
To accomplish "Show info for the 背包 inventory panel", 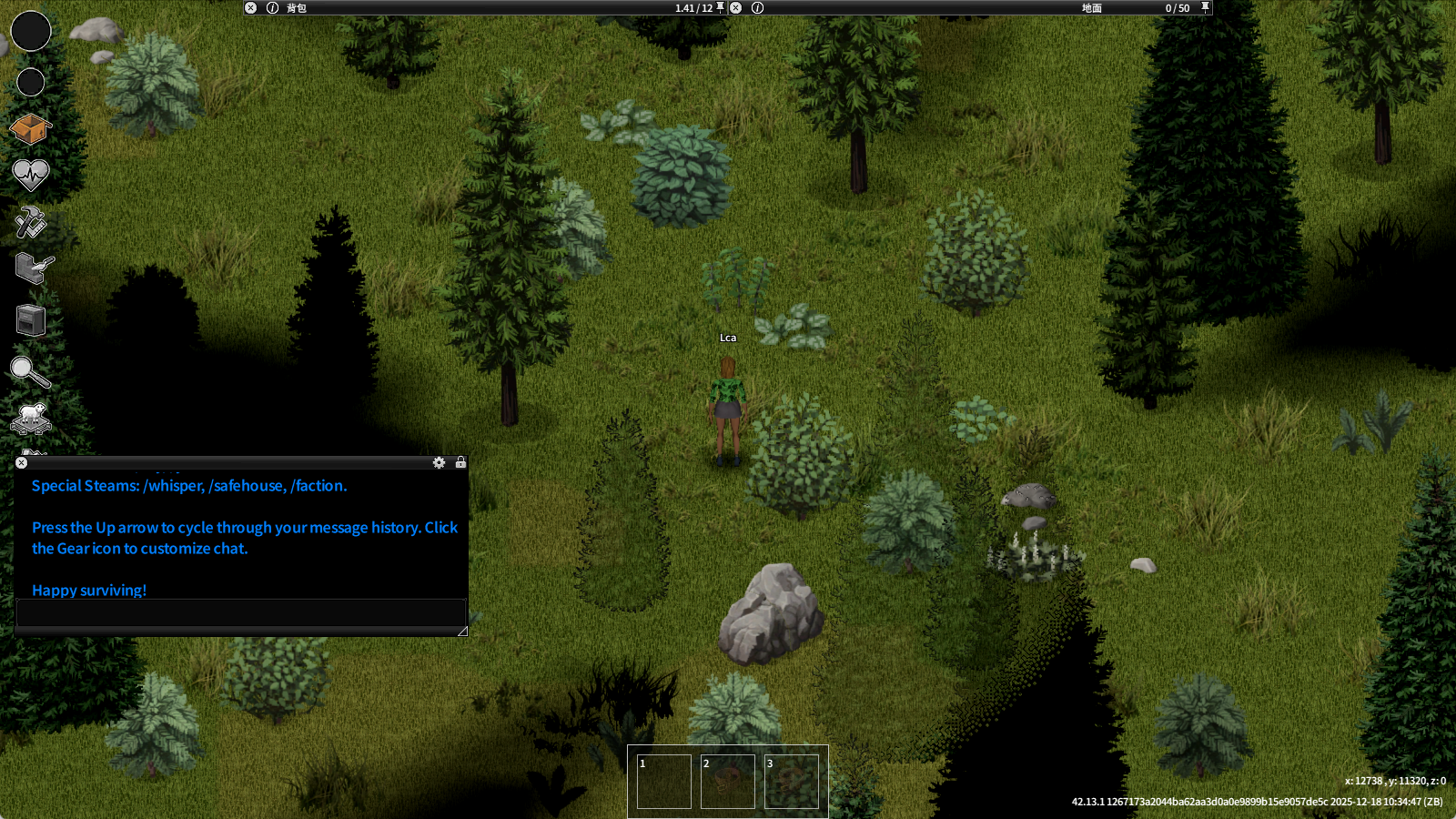I will click(x=272, y=8).
